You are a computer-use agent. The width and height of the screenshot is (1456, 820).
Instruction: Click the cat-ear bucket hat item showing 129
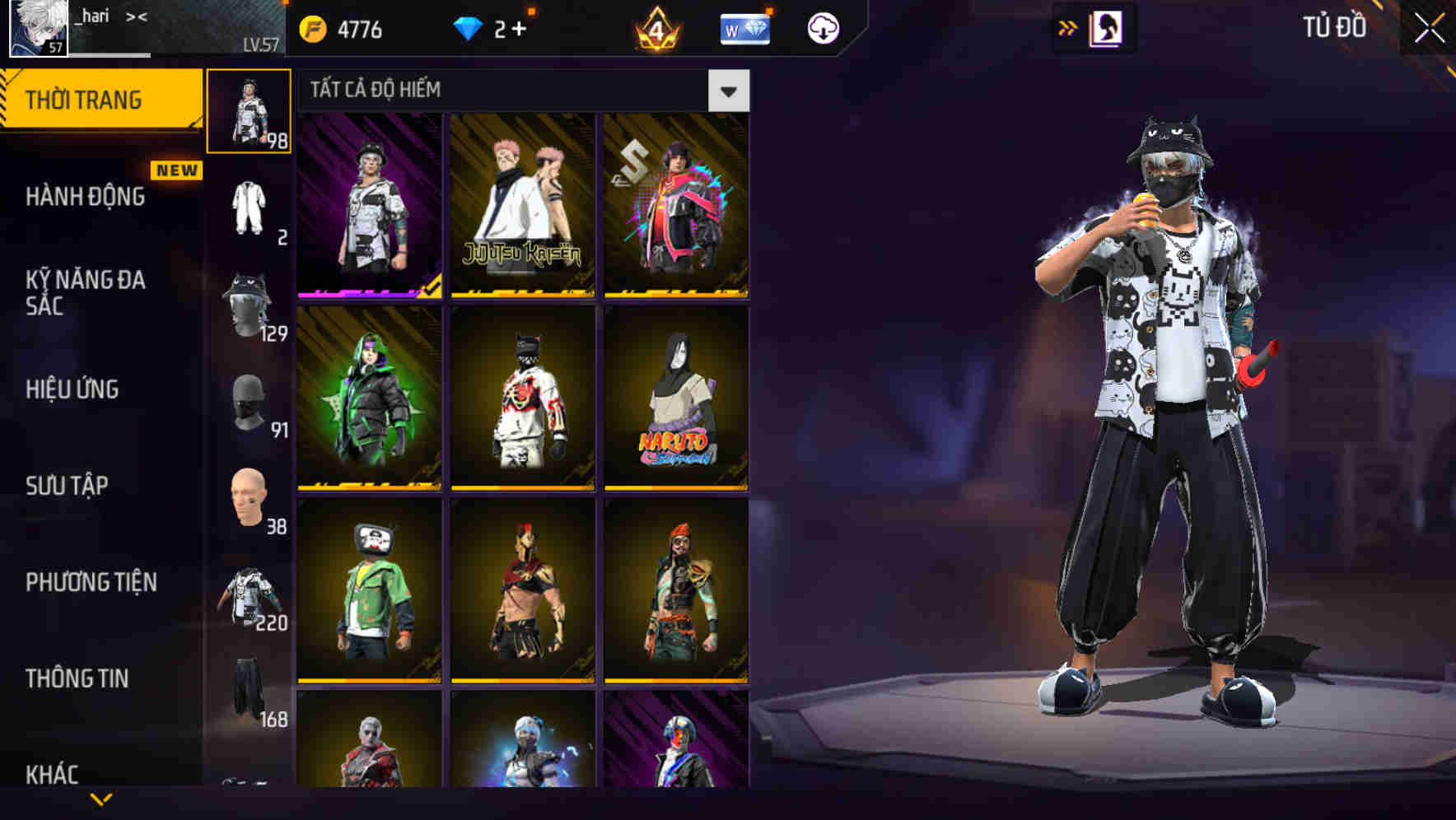(249, 306)
